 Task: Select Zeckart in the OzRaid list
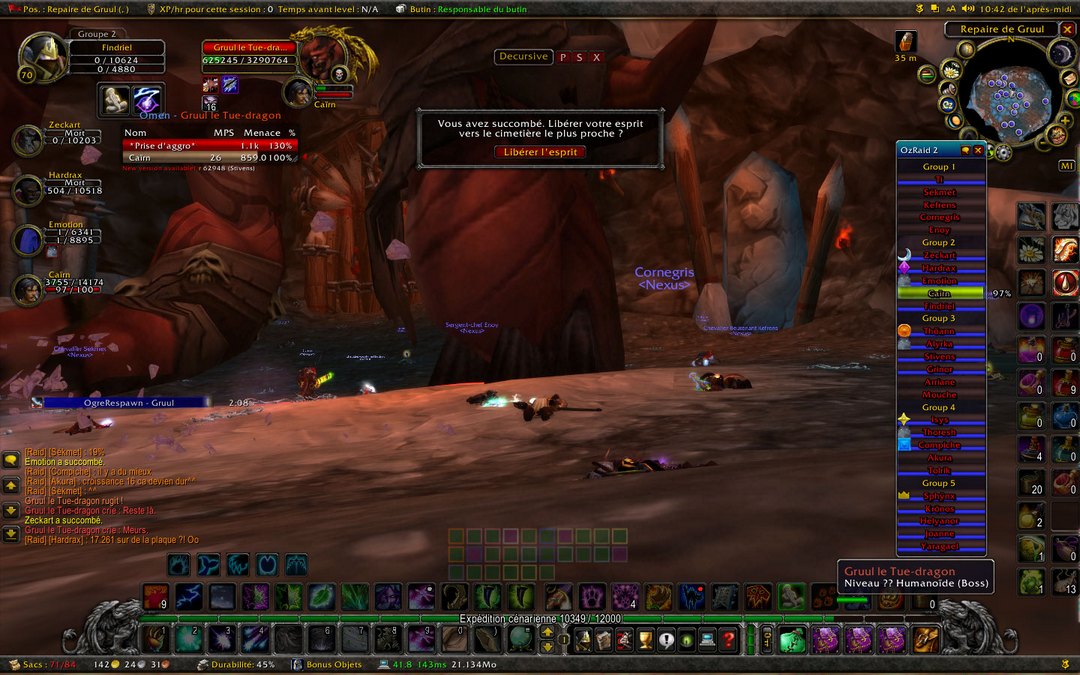[x=939, y=255]
